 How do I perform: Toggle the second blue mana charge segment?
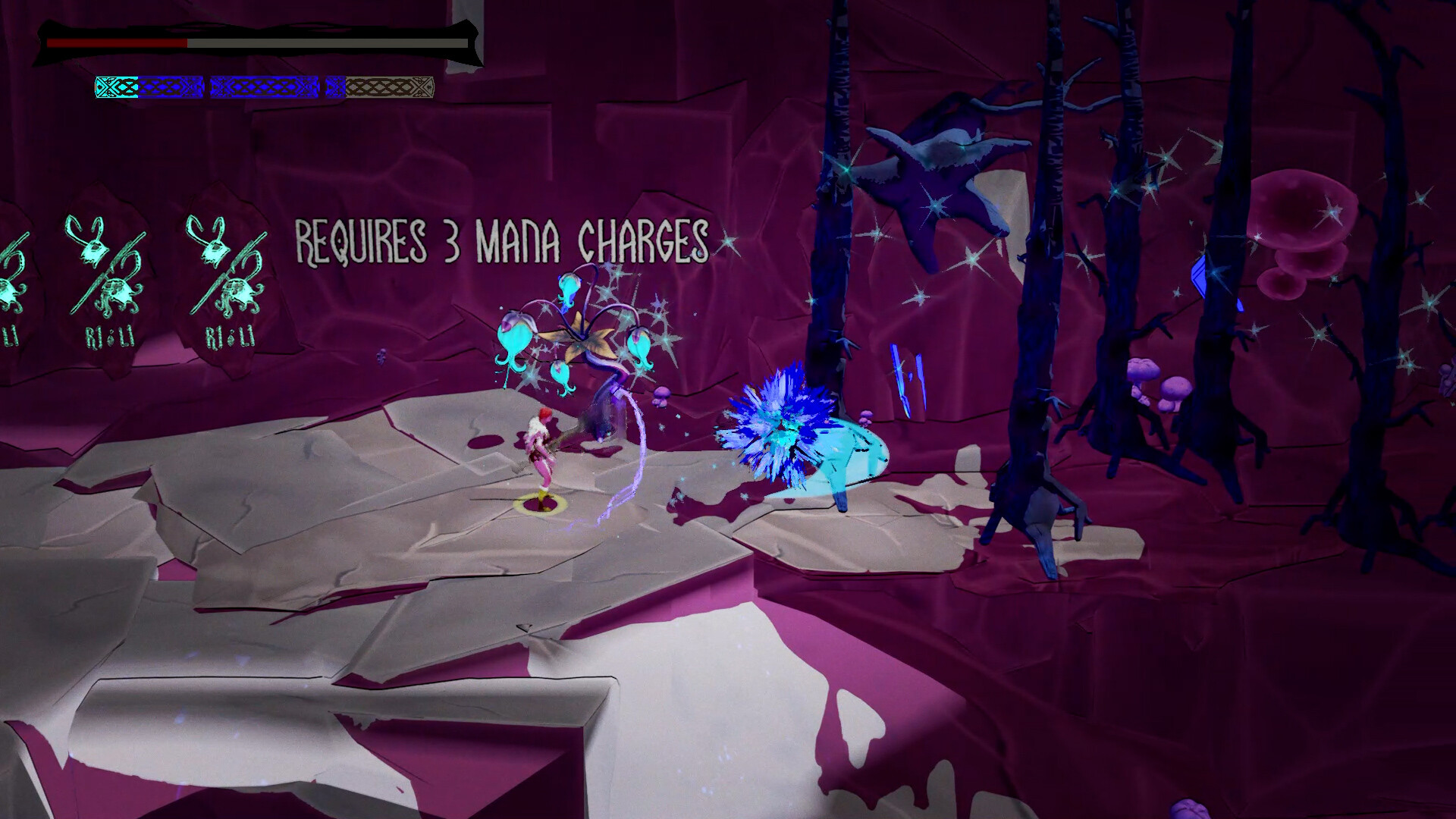pyautogui.click(x=264, y=87)
